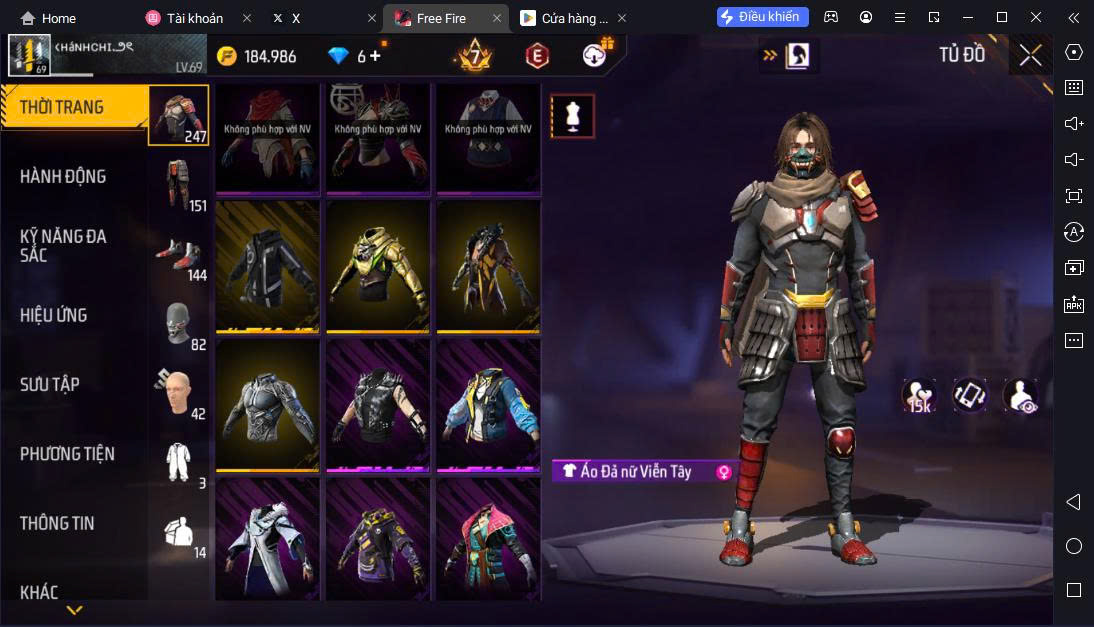
Task: Add diamonds with the plus button
Action: 376,56
